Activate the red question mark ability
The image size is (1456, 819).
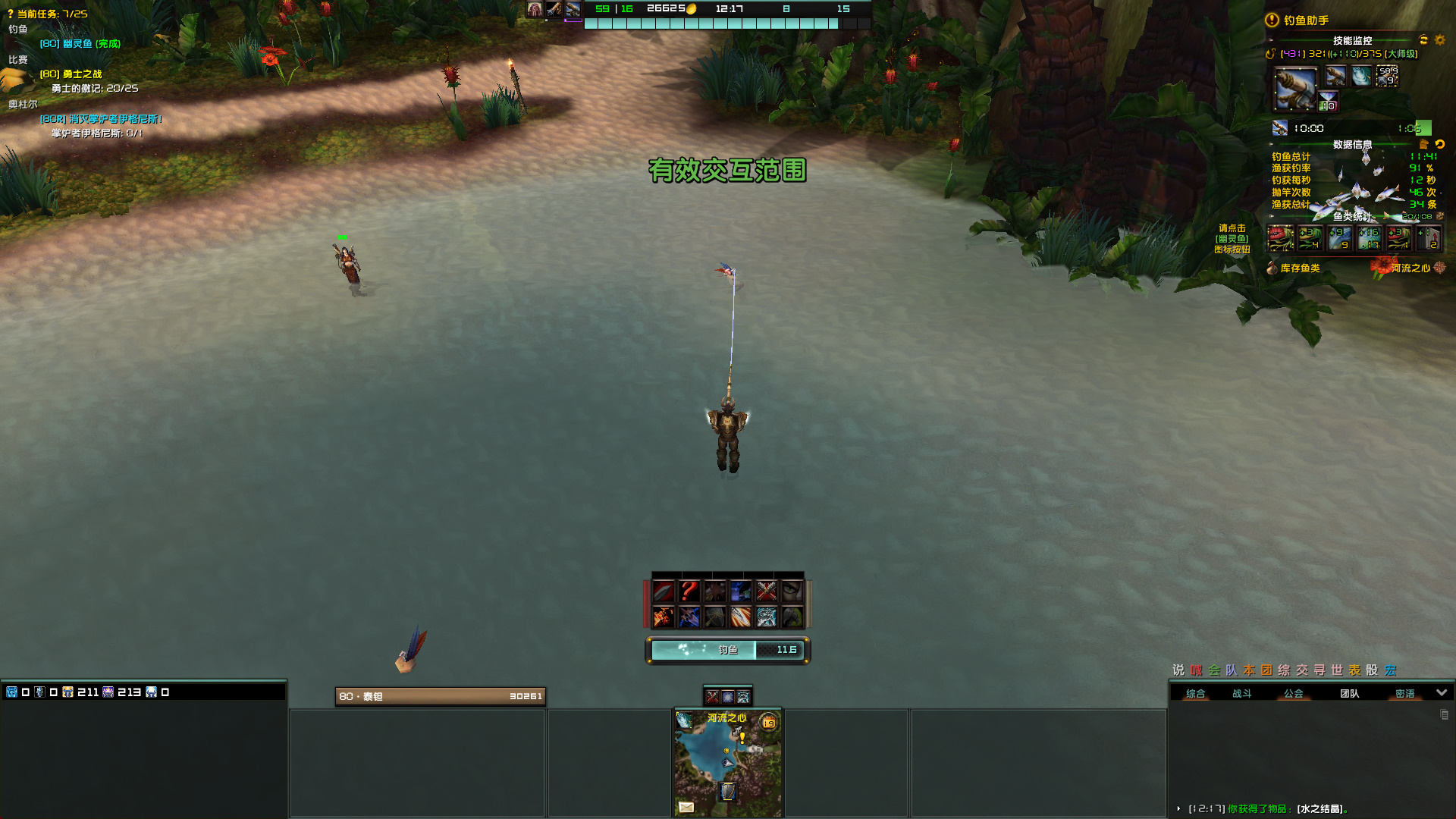click(x=689, y=591)
